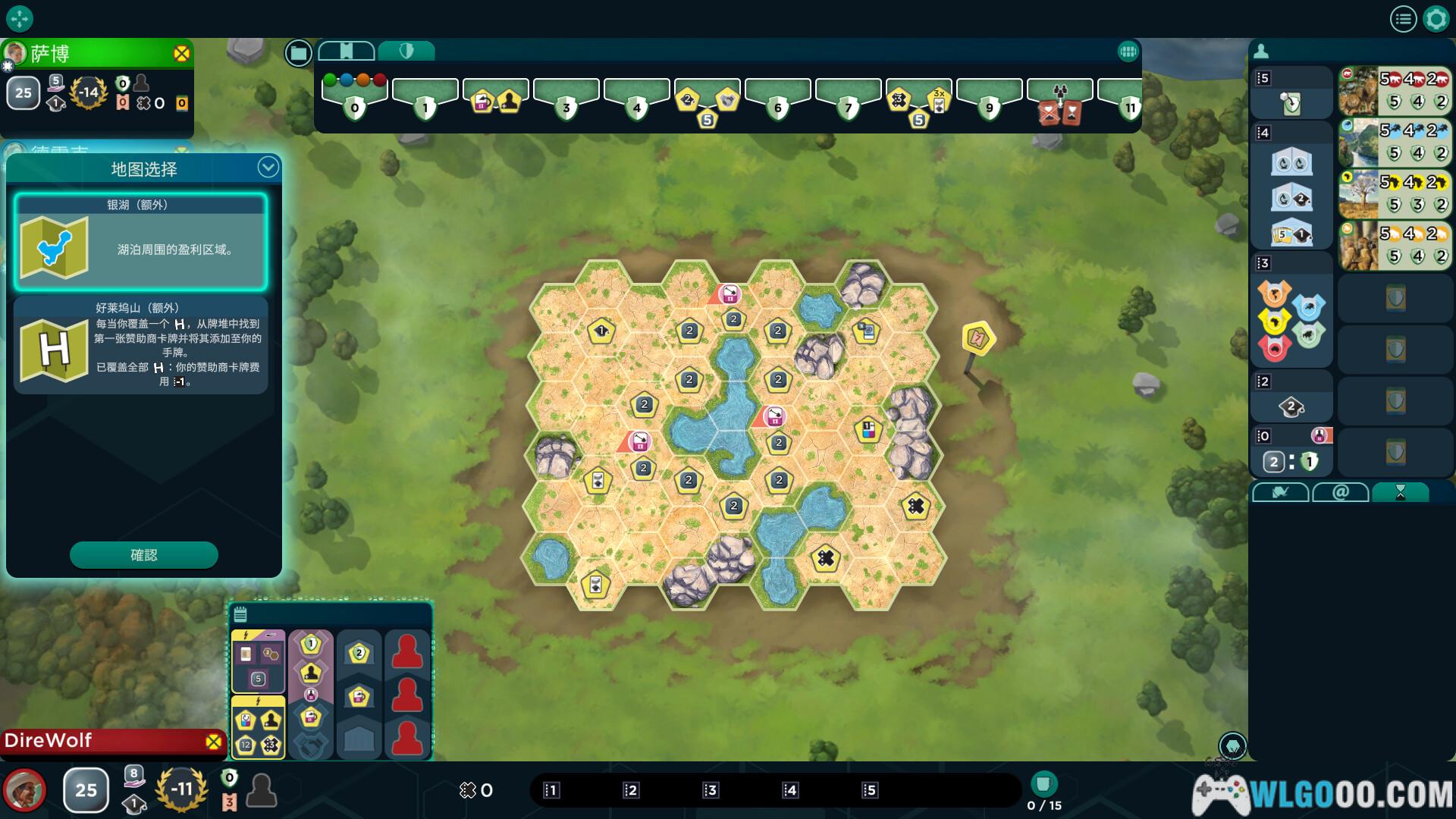Switch to the shield tab above the track
1456x819 pixels.
(406, 51)
